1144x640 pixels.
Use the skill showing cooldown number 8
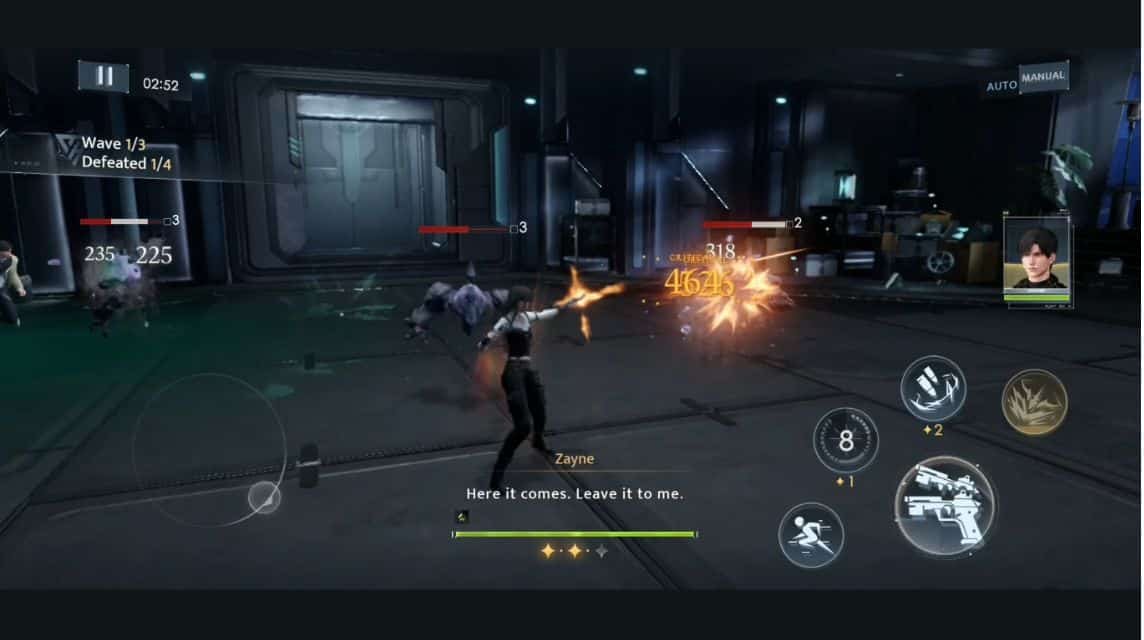[x=845, y=440]
